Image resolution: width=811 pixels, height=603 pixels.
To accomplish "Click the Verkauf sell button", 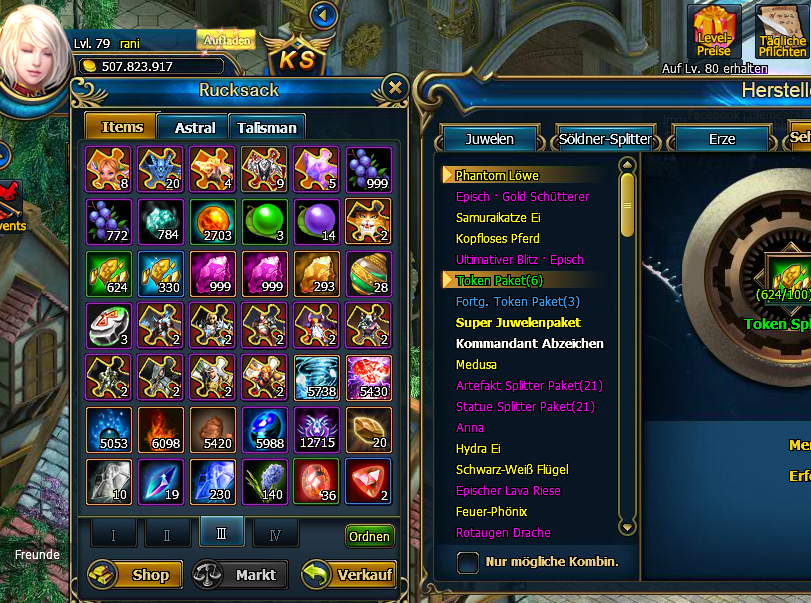I will 348,575.
